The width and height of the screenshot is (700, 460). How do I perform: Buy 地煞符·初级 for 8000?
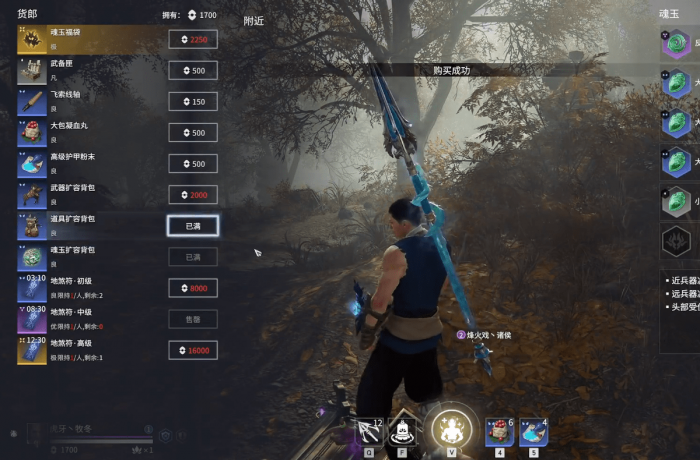[193, 288]
